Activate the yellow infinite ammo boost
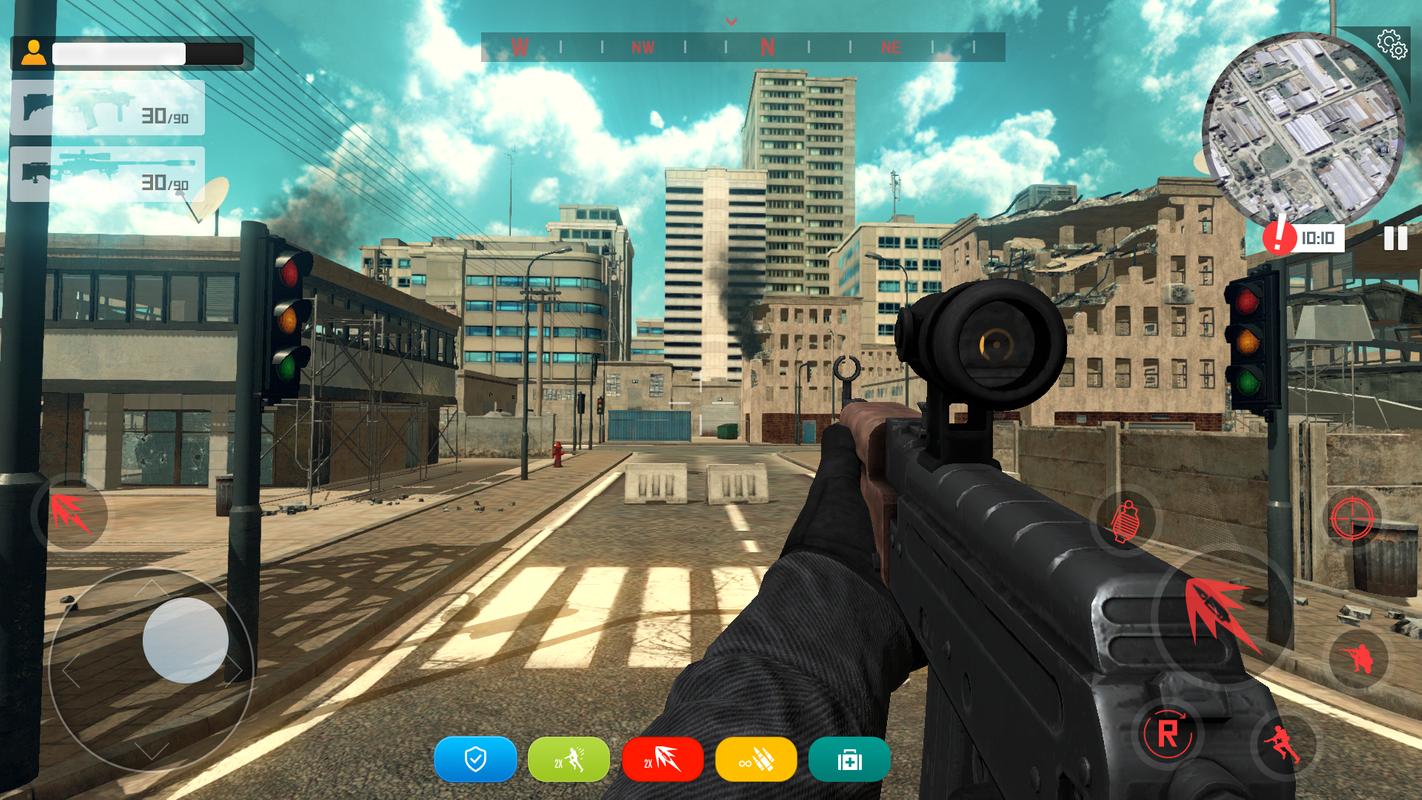Screen dimensions: 1422x800 pos(756,760)
